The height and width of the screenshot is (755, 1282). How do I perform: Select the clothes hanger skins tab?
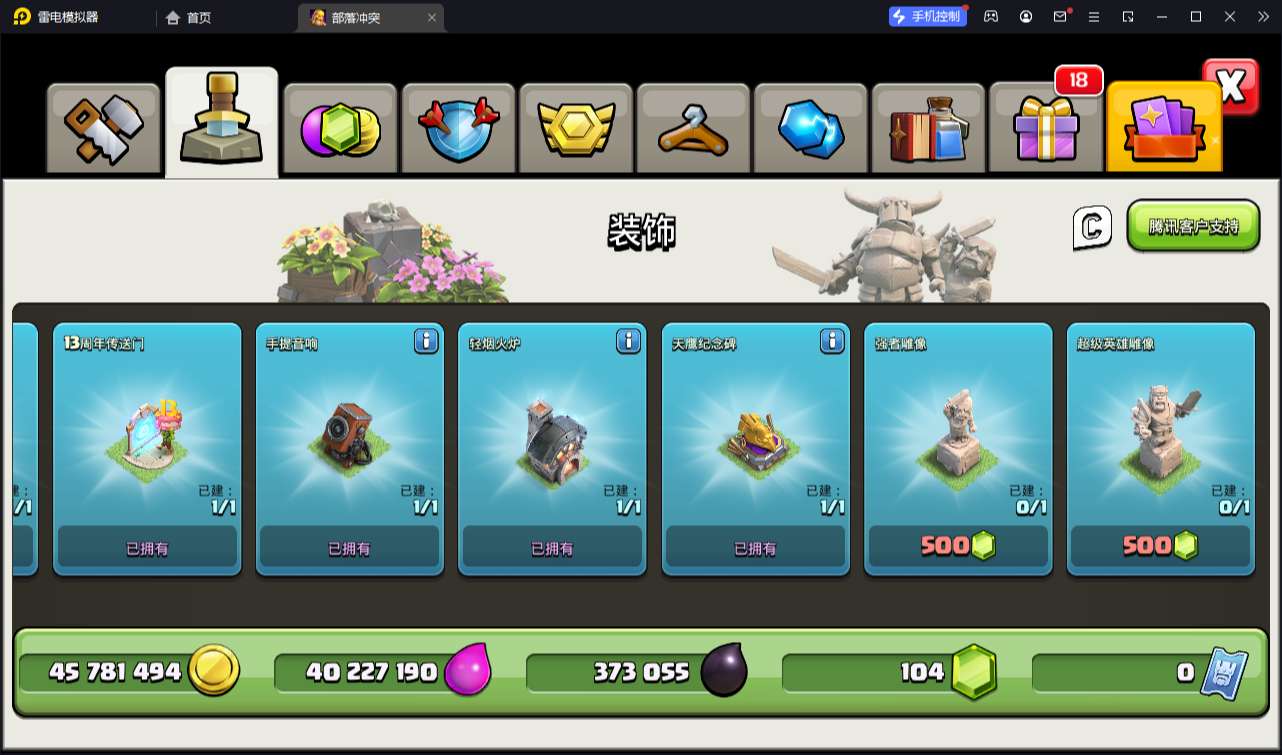tap(693, 129)
